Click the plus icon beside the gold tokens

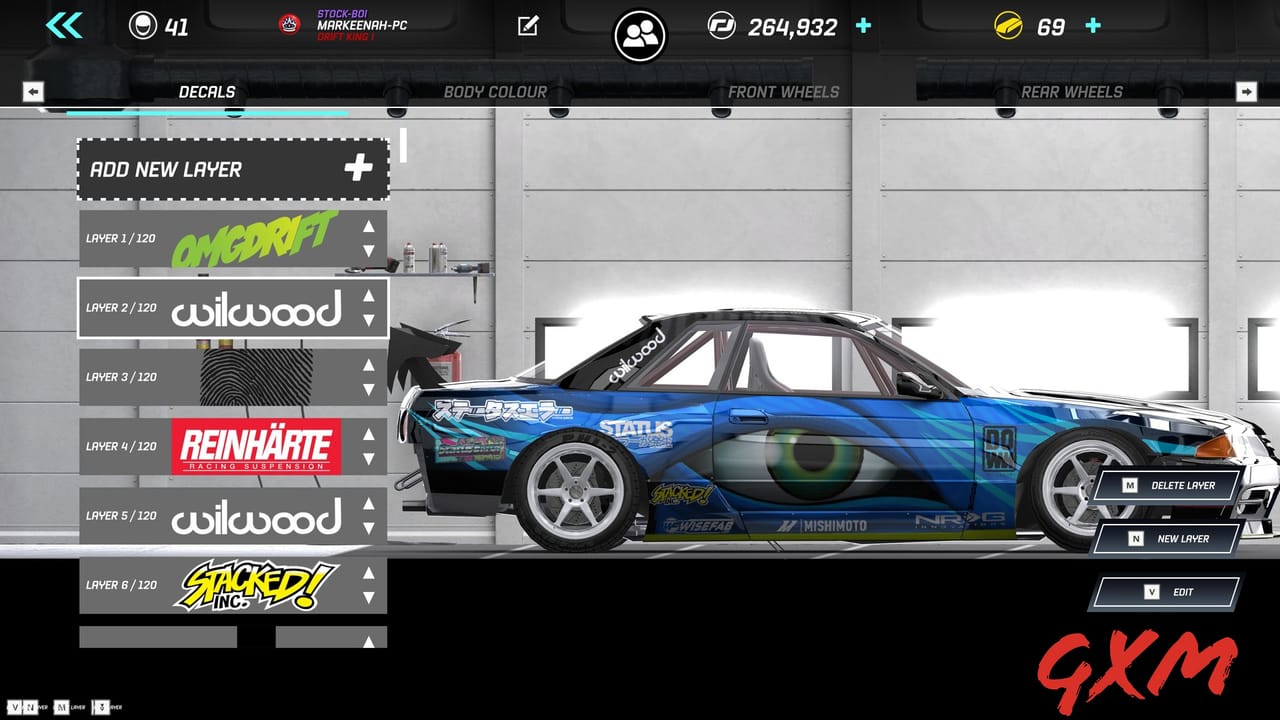1091,27
